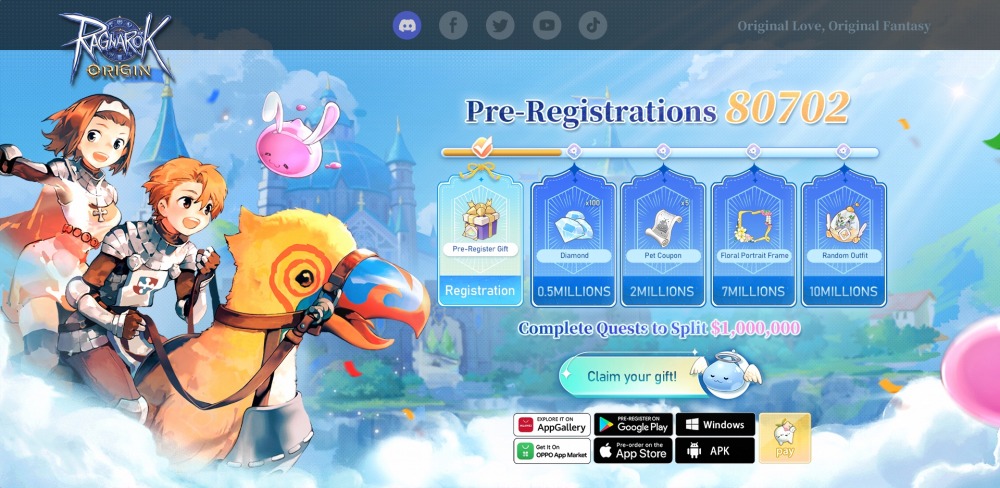Open the TikTok icon
The width and height of the screenshot is (1000, 488).
click(x=593, y=25)
